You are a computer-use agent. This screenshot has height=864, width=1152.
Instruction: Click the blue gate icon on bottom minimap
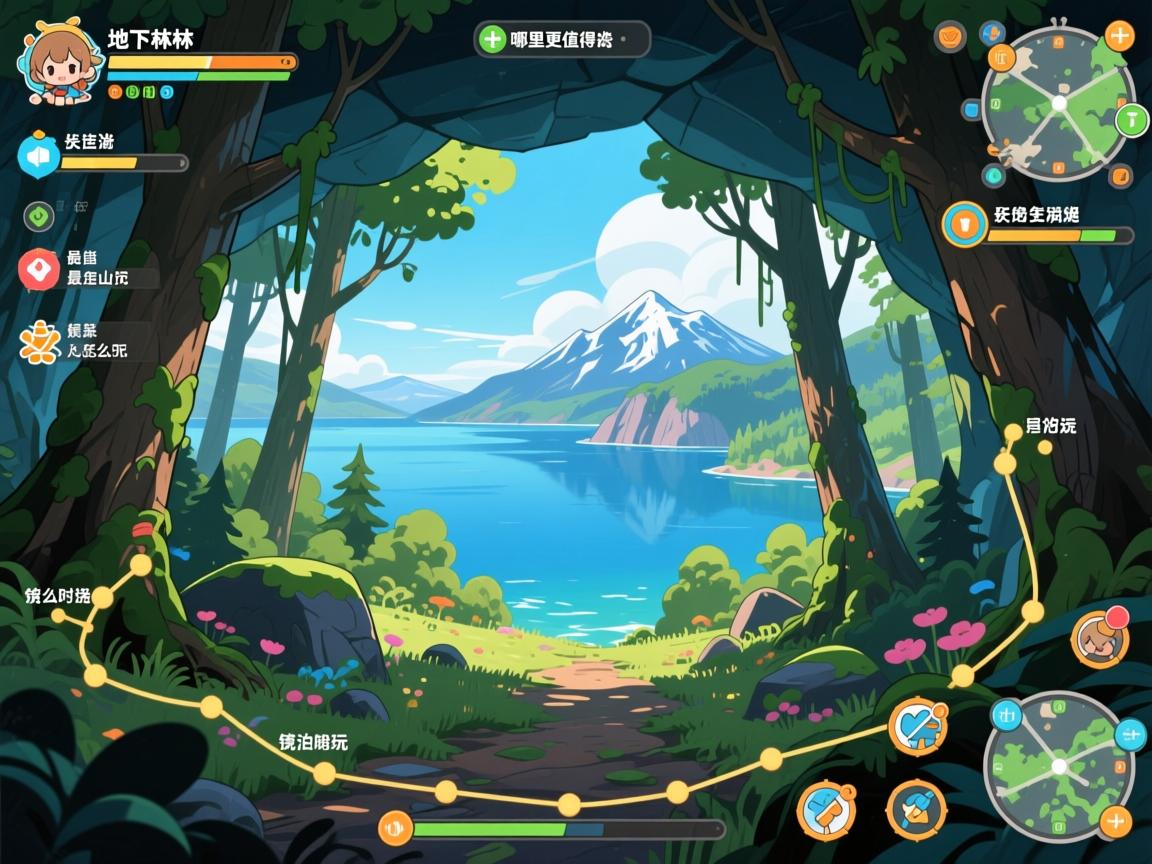tap(1006, 715)
